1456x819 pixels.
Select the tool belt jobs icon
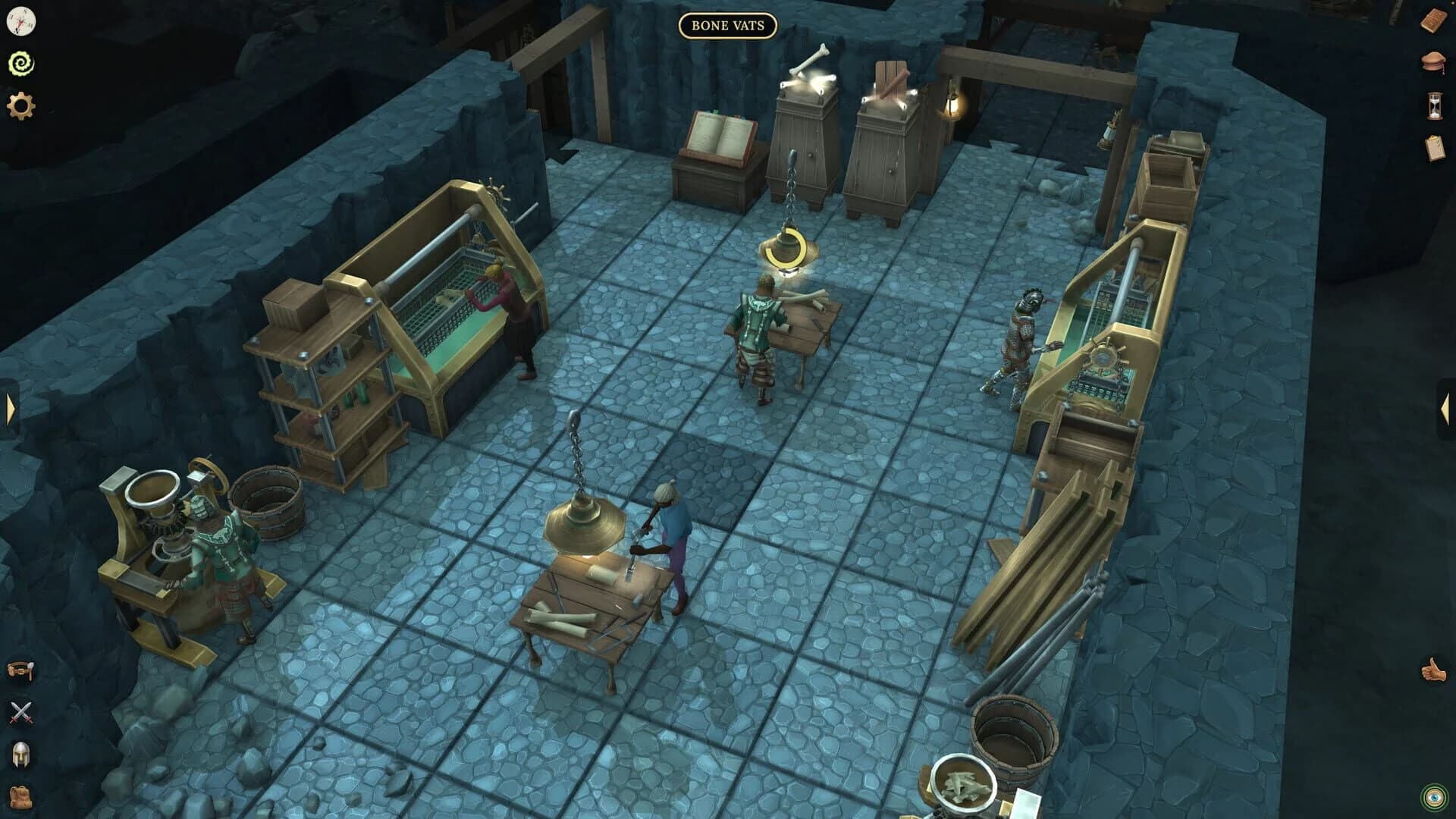(x=19, y=670)
